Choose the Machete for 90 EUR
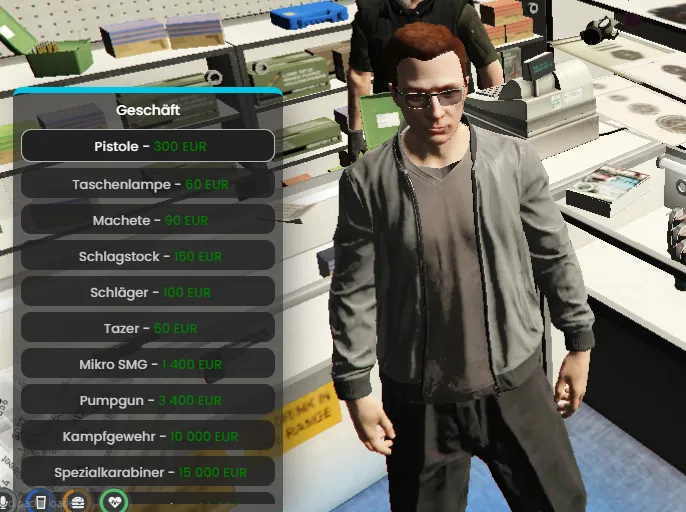The height and width of the screenshot is (512, 686). click(148, 220)
